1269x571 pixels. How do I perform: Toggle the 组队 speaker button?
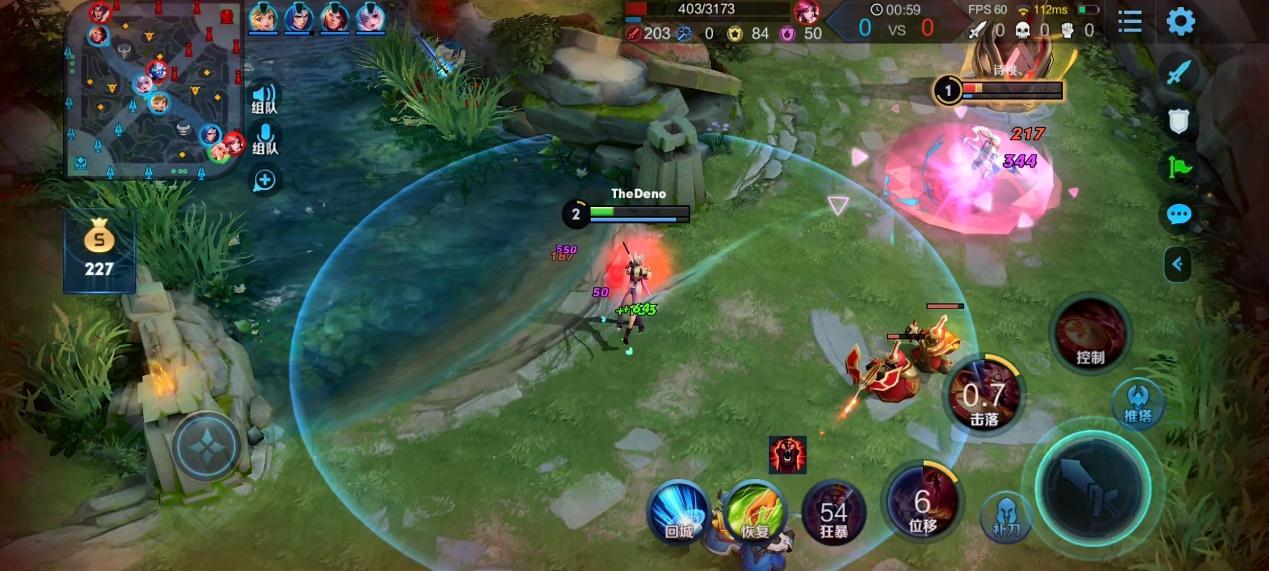265,97
